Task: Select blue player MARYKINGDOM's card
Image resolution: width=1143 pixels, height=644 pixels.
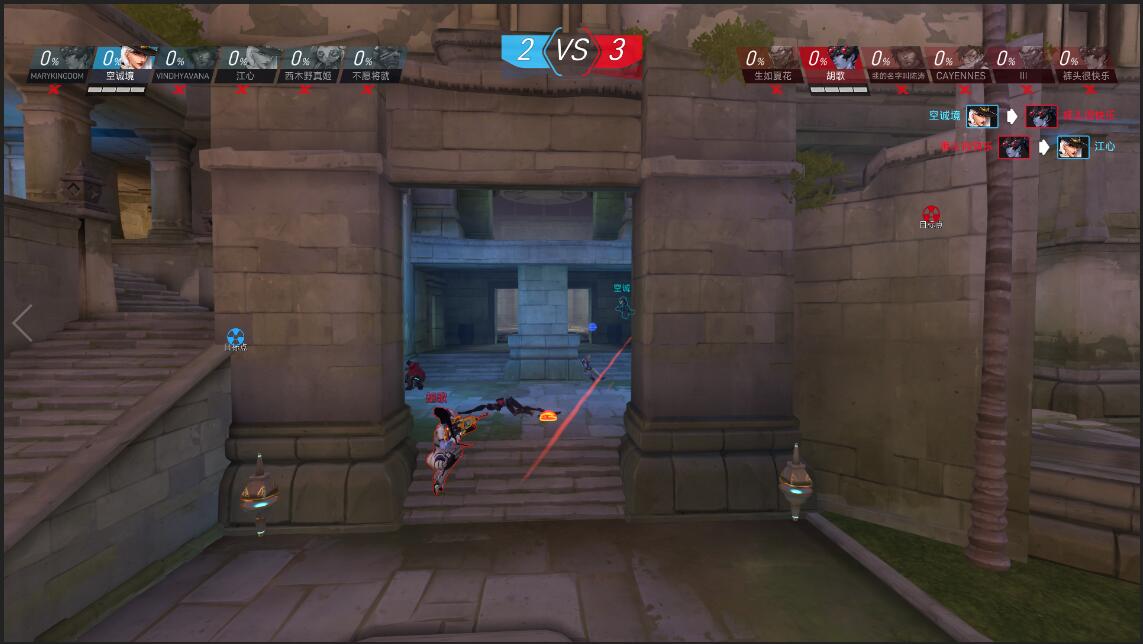Action: [56, 63]
